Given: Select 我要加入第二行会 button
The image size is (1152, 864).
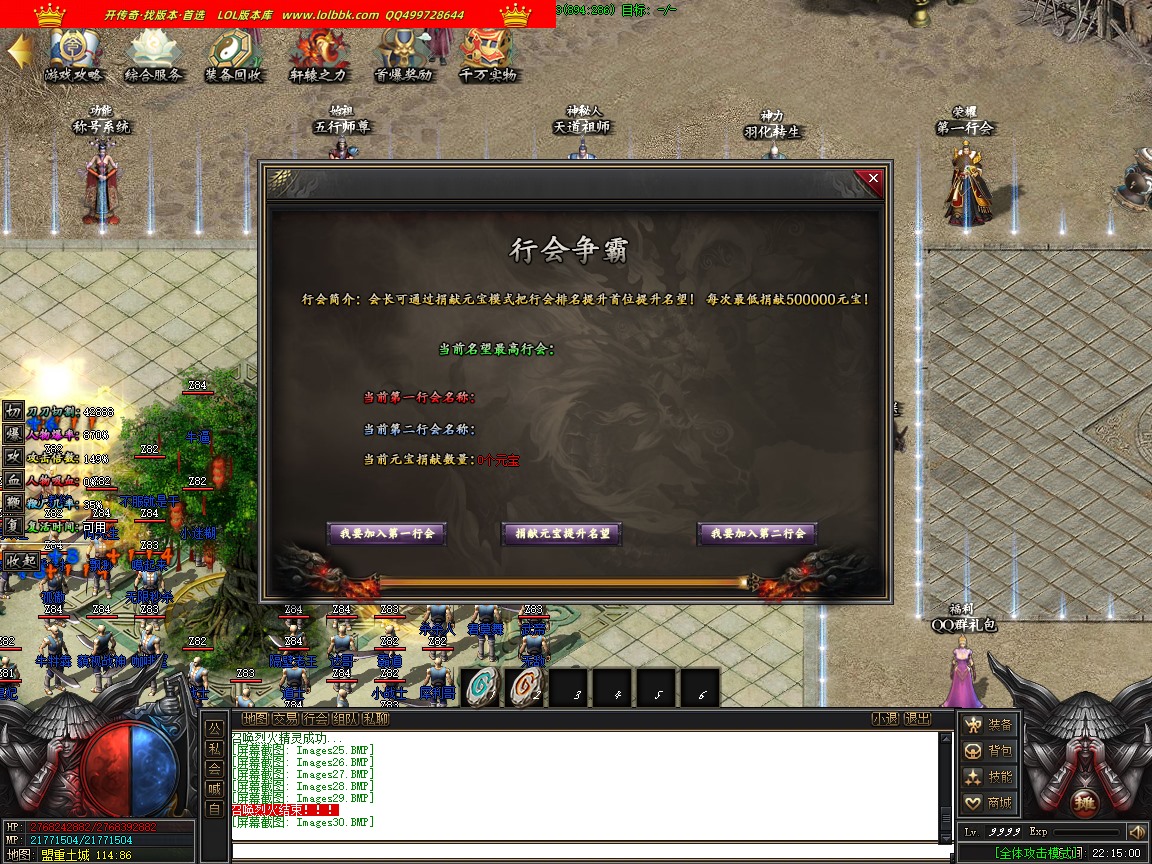Looking at the screenshot, I should point(757,534).
